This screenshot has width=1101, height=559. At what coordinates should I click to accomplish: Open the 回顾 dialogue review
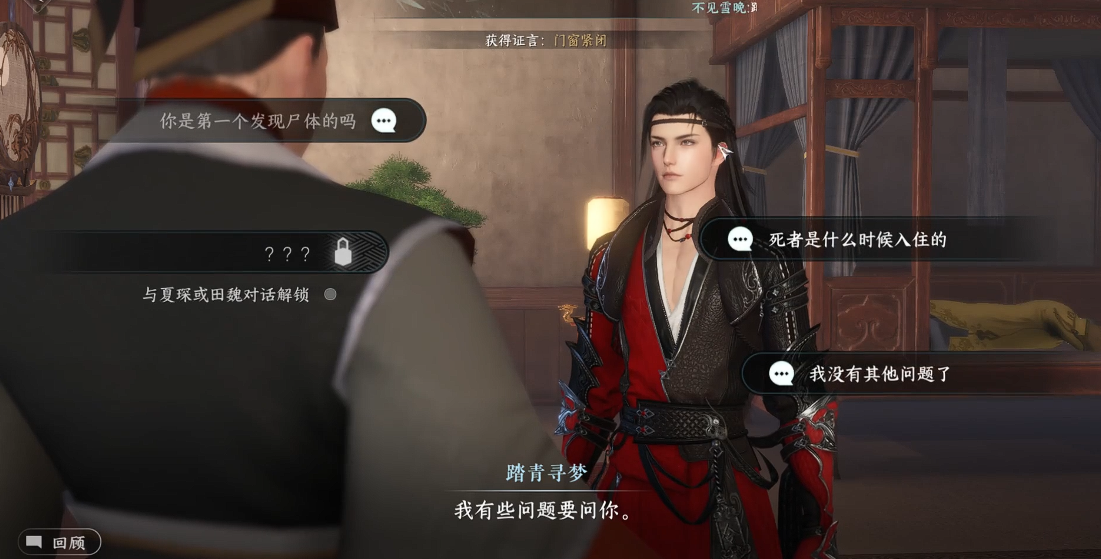point(59,543)
